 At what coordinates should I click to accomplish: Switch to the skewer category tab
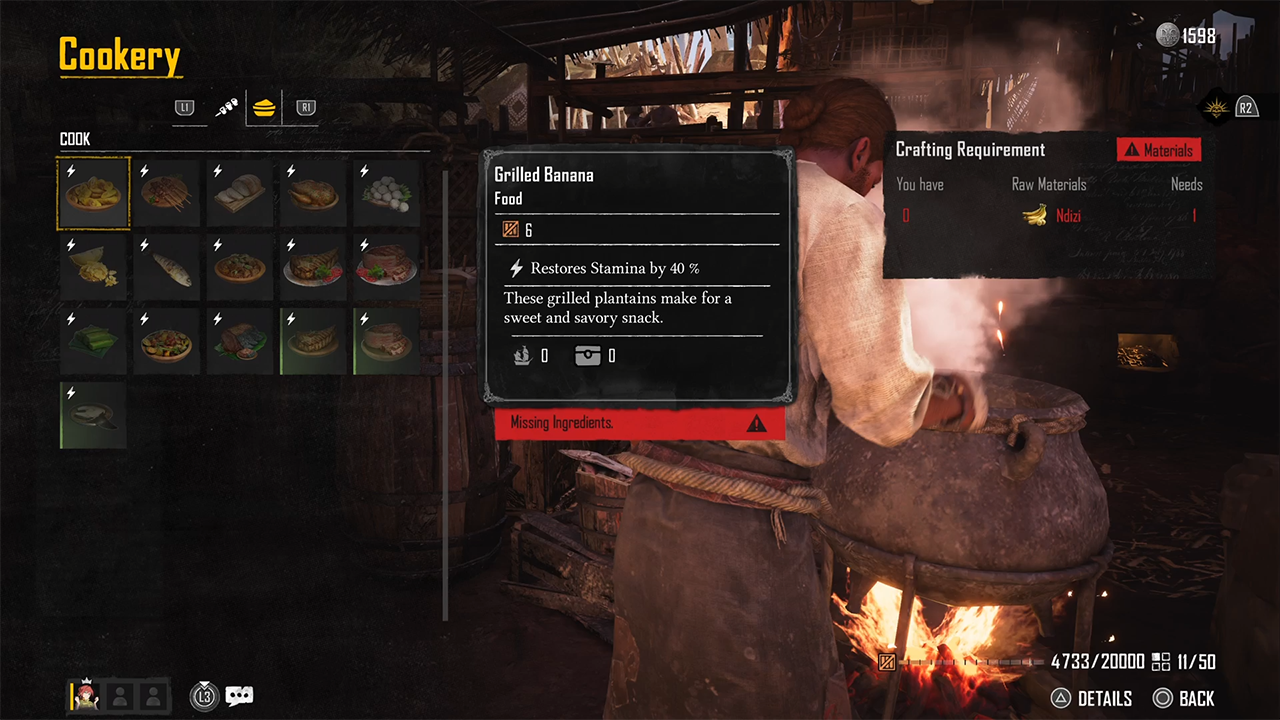[227, 107]
